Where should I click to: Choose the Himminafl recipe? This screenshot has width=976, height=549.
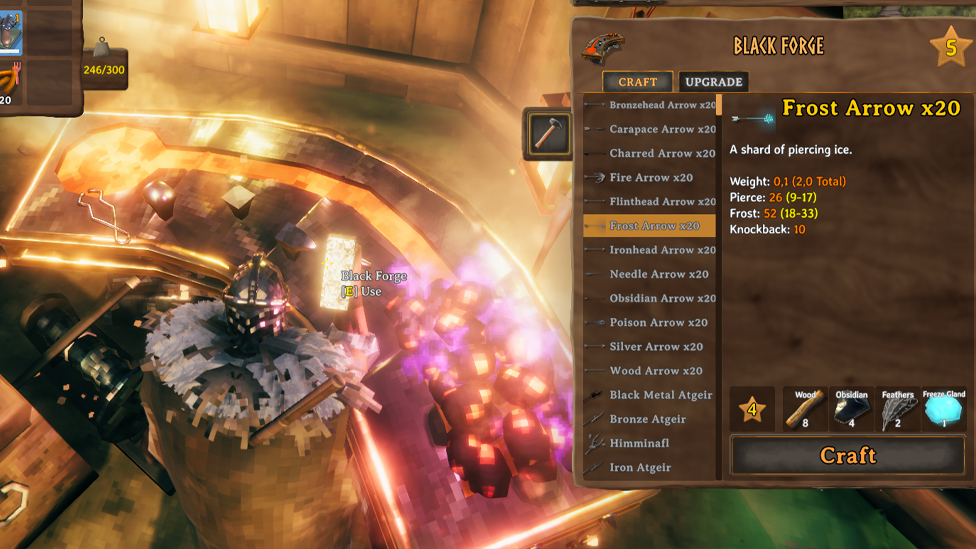639,443
